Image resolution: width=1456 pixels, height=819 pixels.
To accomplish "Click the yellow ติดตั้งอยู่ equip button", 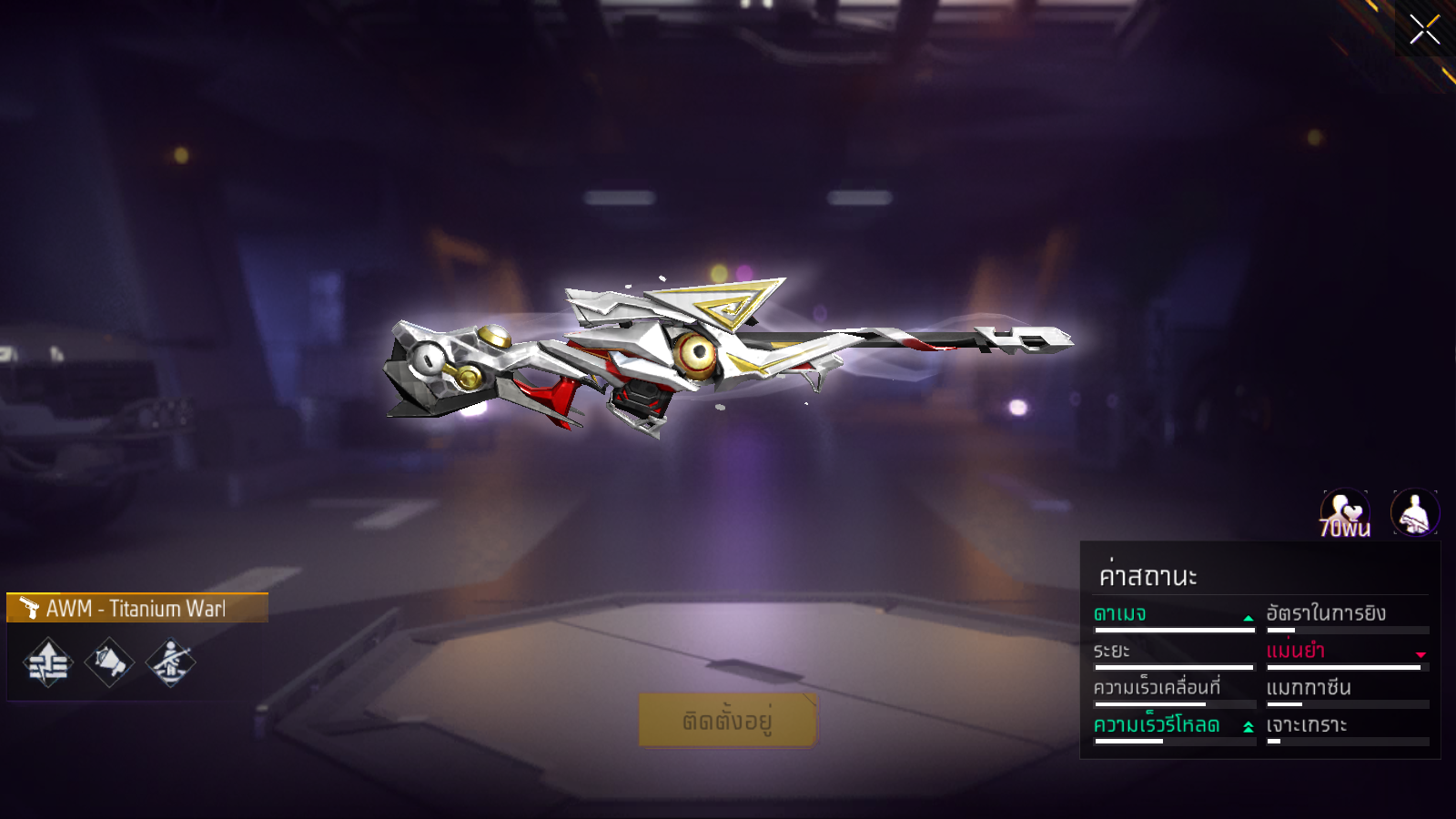I will (x=728, y=721).
